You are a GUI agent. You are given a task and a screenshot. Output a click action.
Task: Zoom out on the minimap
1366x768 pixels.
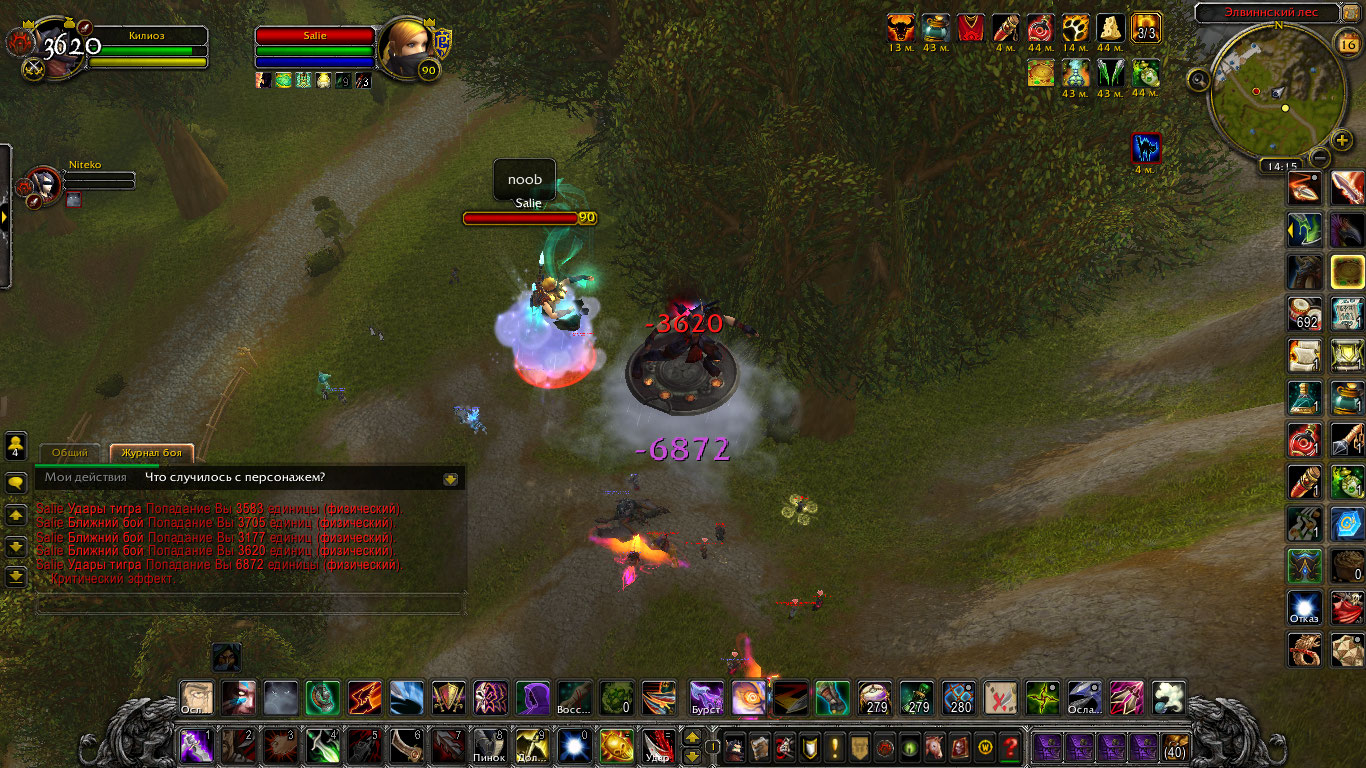(x=1320, y=157)
